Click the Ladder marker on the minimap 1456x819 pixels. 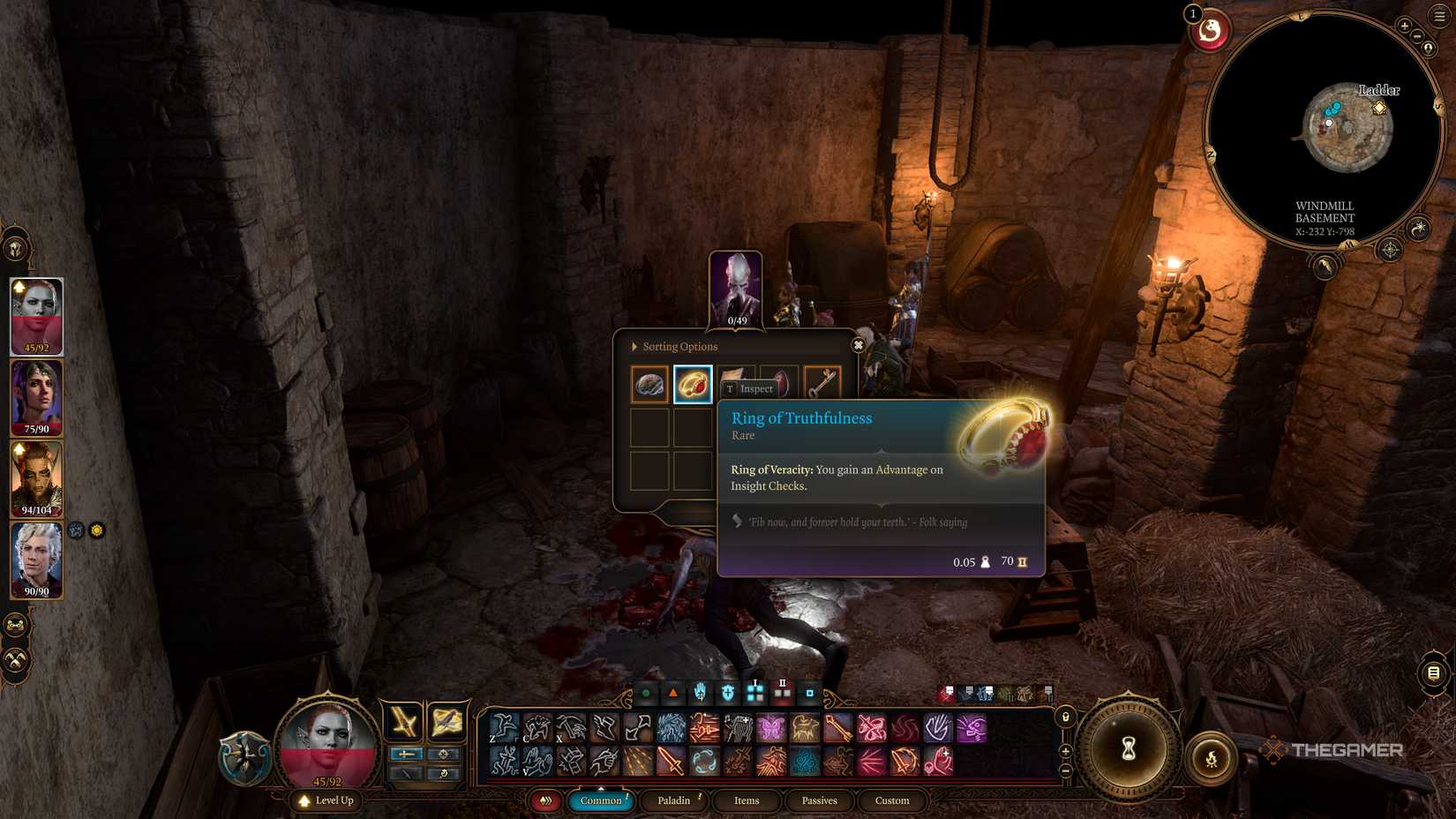[1378, 108]
